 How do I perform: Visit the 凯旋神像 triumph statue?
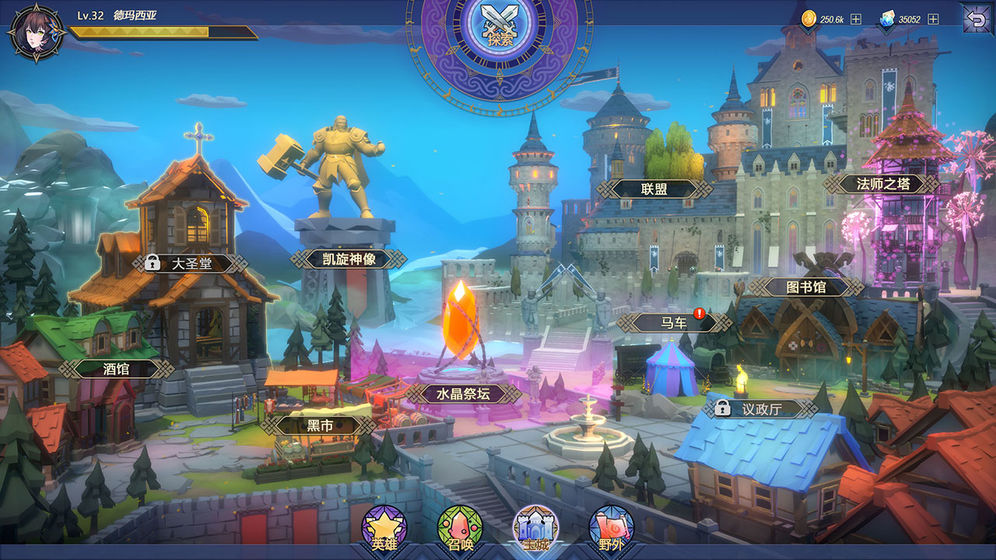349,259
